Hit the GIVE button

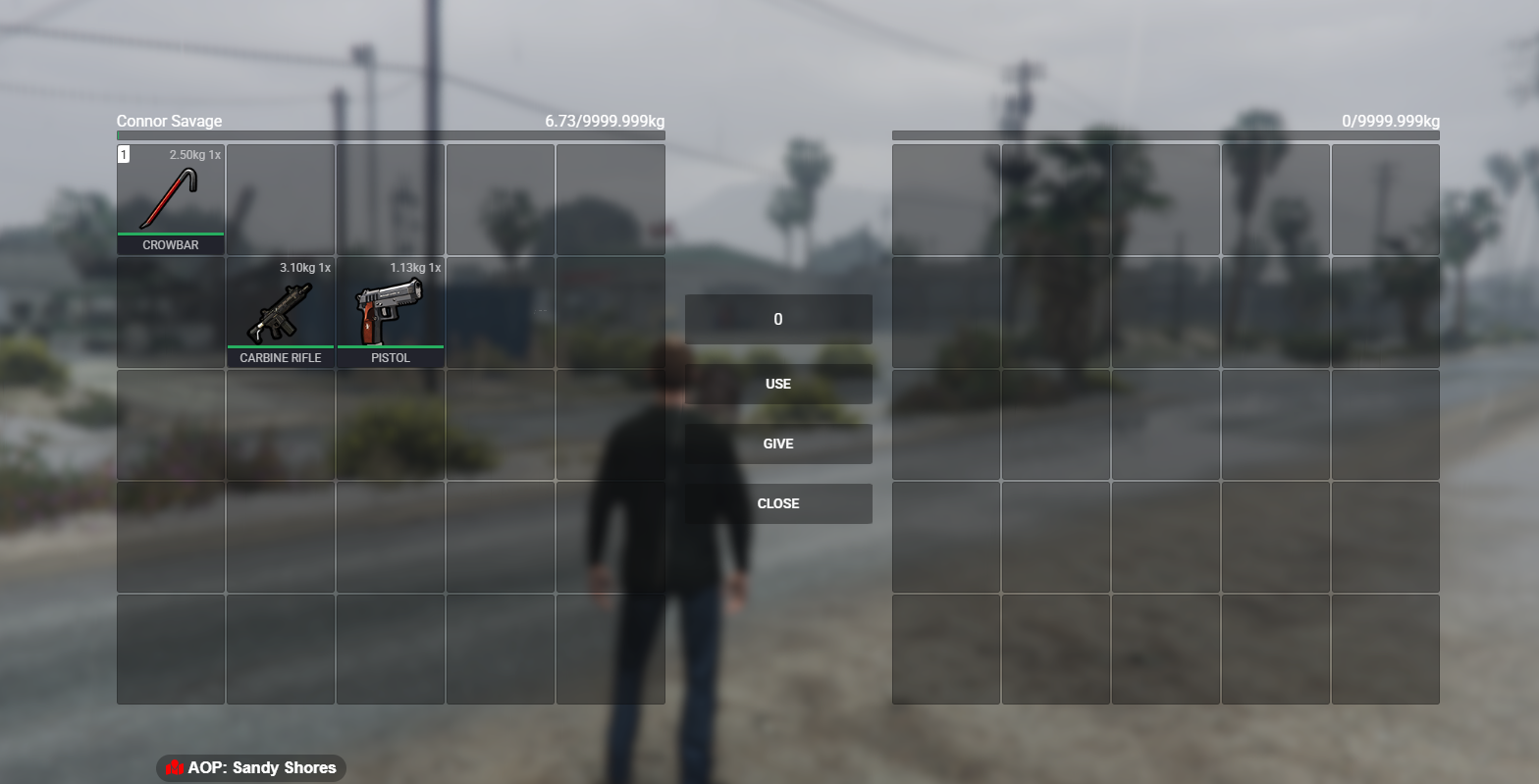coord(778,444)
